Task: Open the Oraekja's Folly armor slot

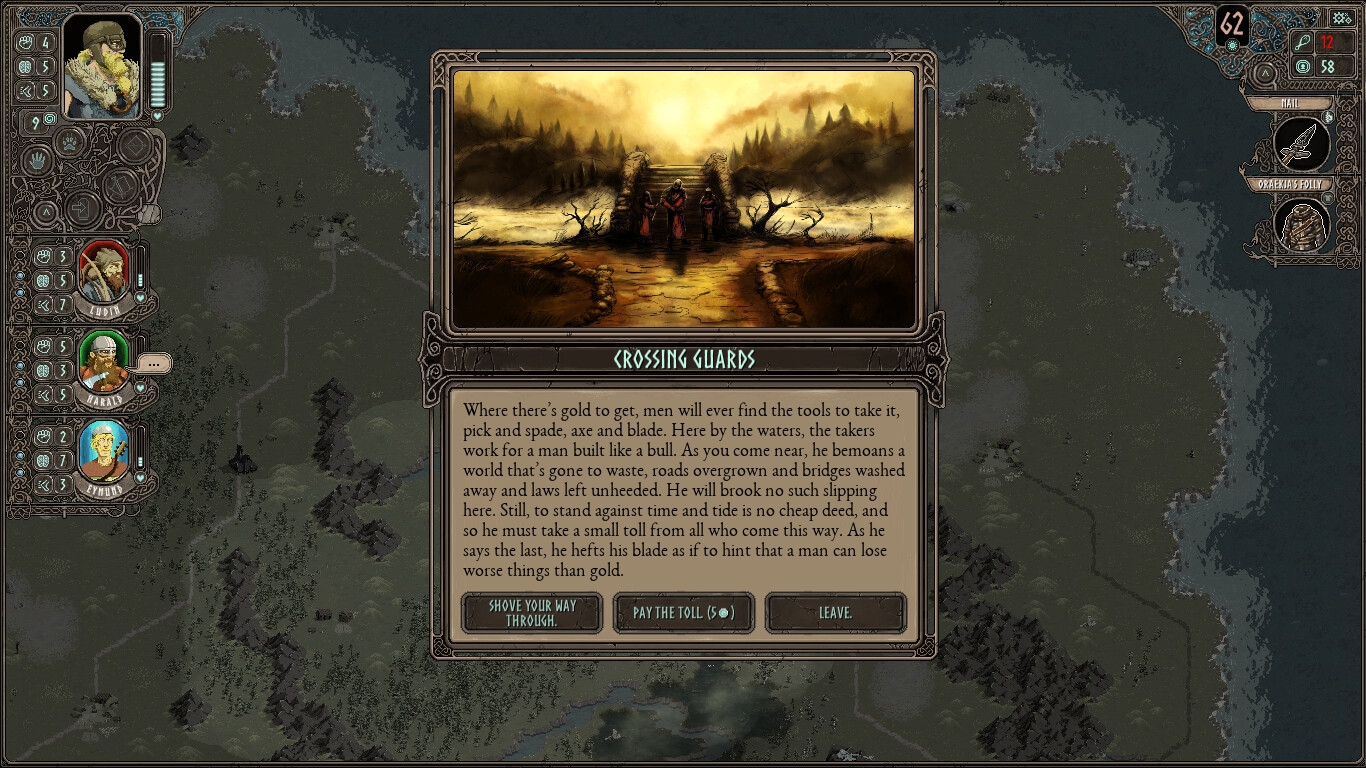Action: pyautogui.click(x=1300, y=228)
